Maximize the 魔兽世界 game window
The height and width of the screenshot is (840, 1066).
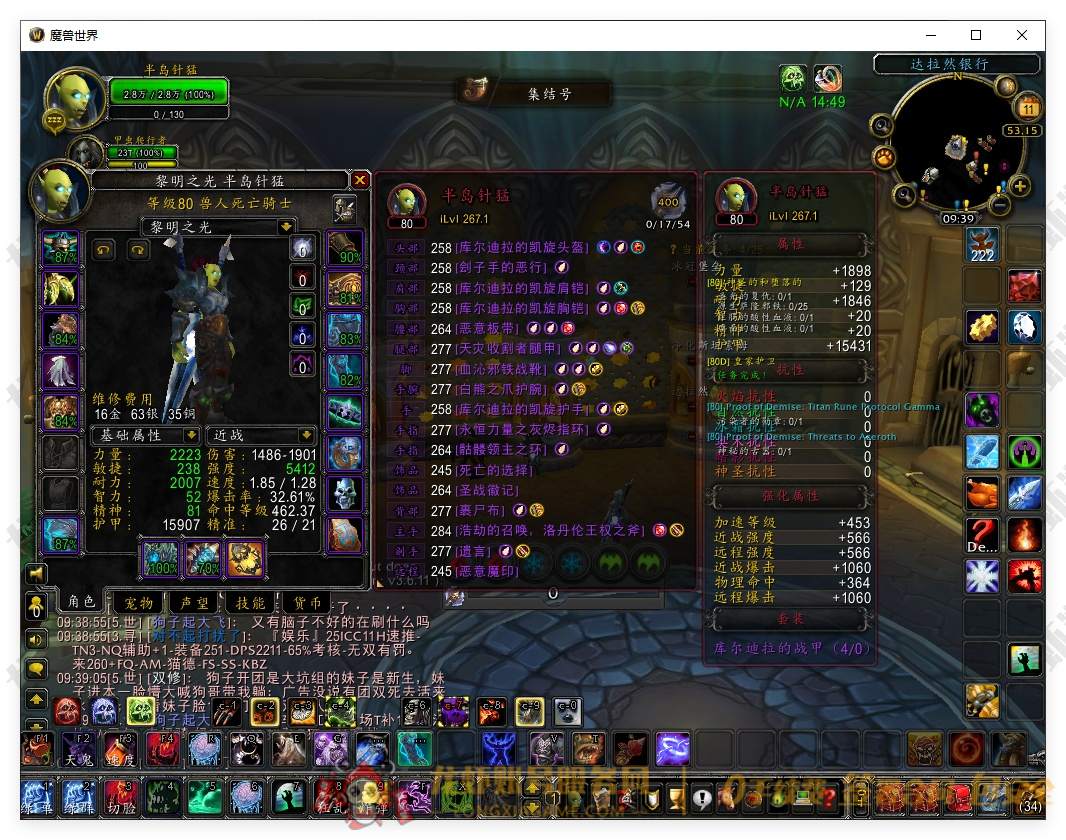(x=976, y=35)
